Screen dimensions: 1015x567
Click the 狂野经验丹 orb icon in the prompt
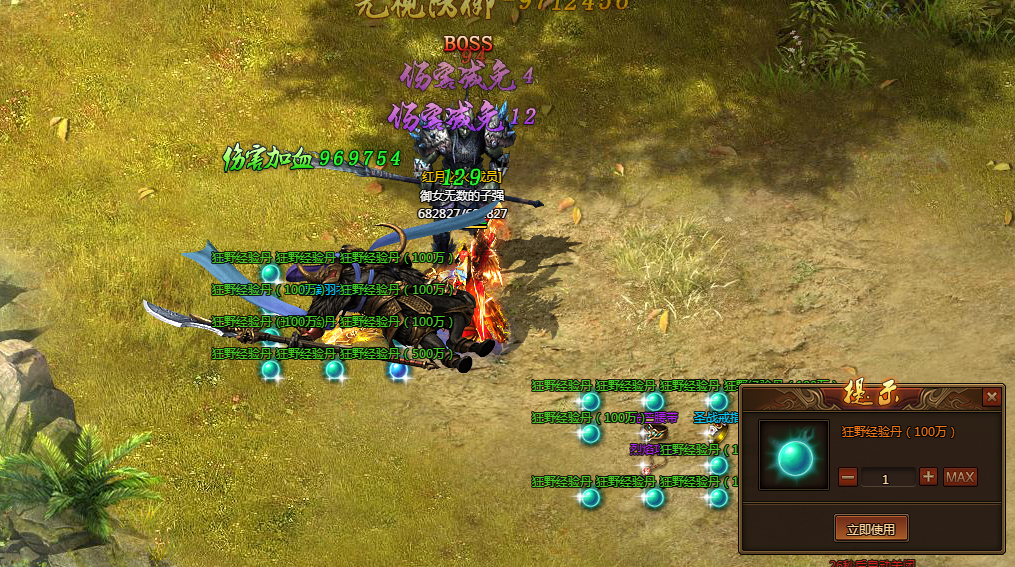coord(794,455)
